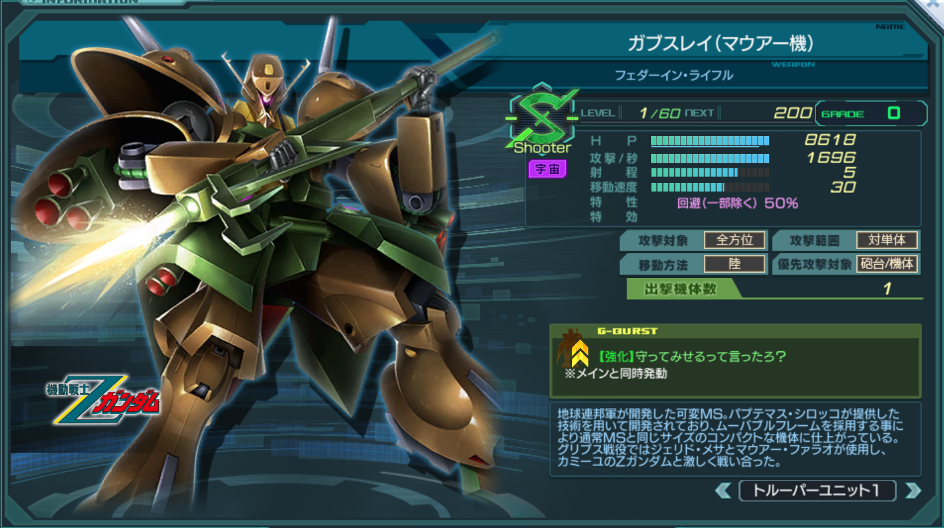
Task: Go to the next trooper unit page
Action: pyautogui.click(x=910, y=491)
